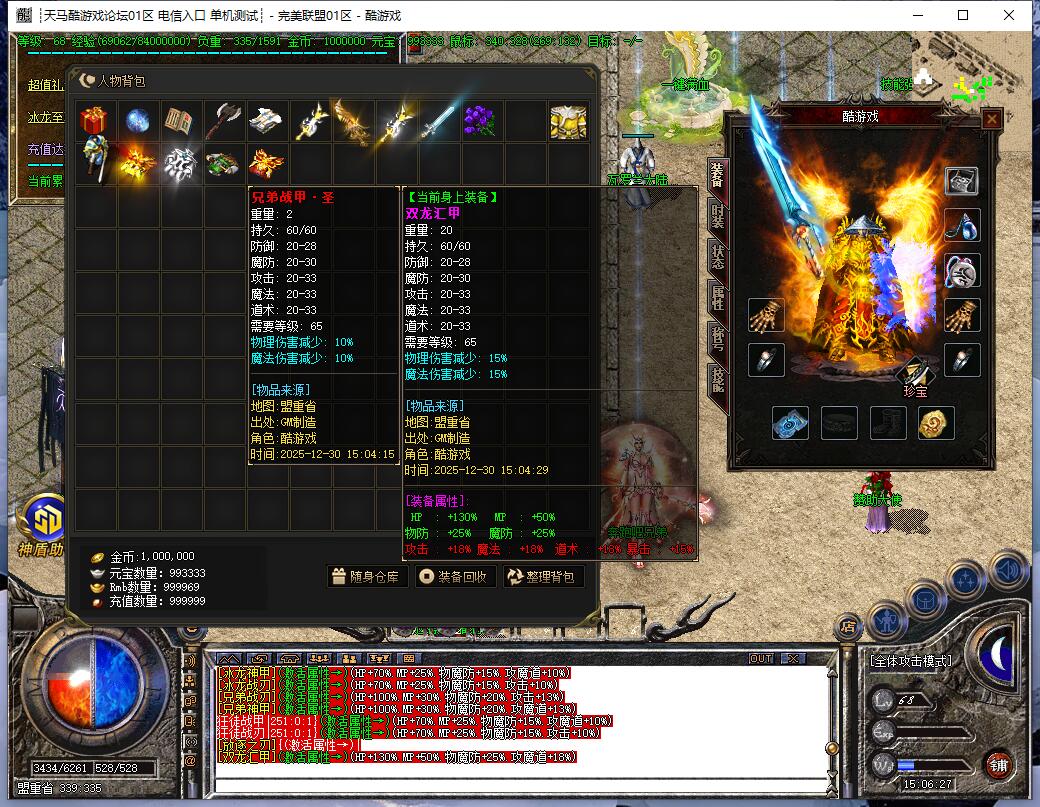Open the 状态 status tab
Viewport: 1040px width, 807px height.
717,258
